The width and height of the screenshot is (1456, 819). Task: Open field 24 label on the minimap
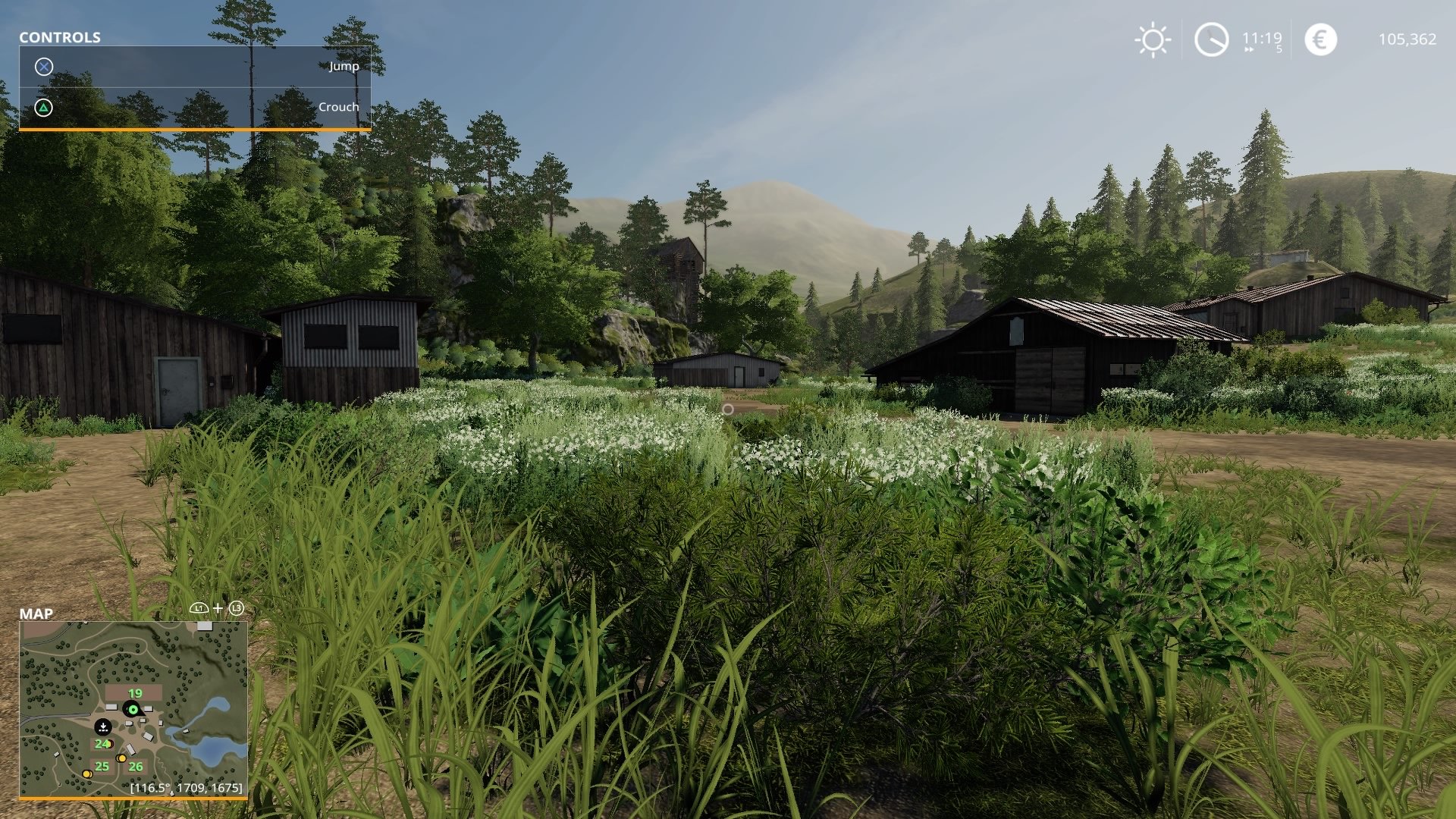pos(102,744)
